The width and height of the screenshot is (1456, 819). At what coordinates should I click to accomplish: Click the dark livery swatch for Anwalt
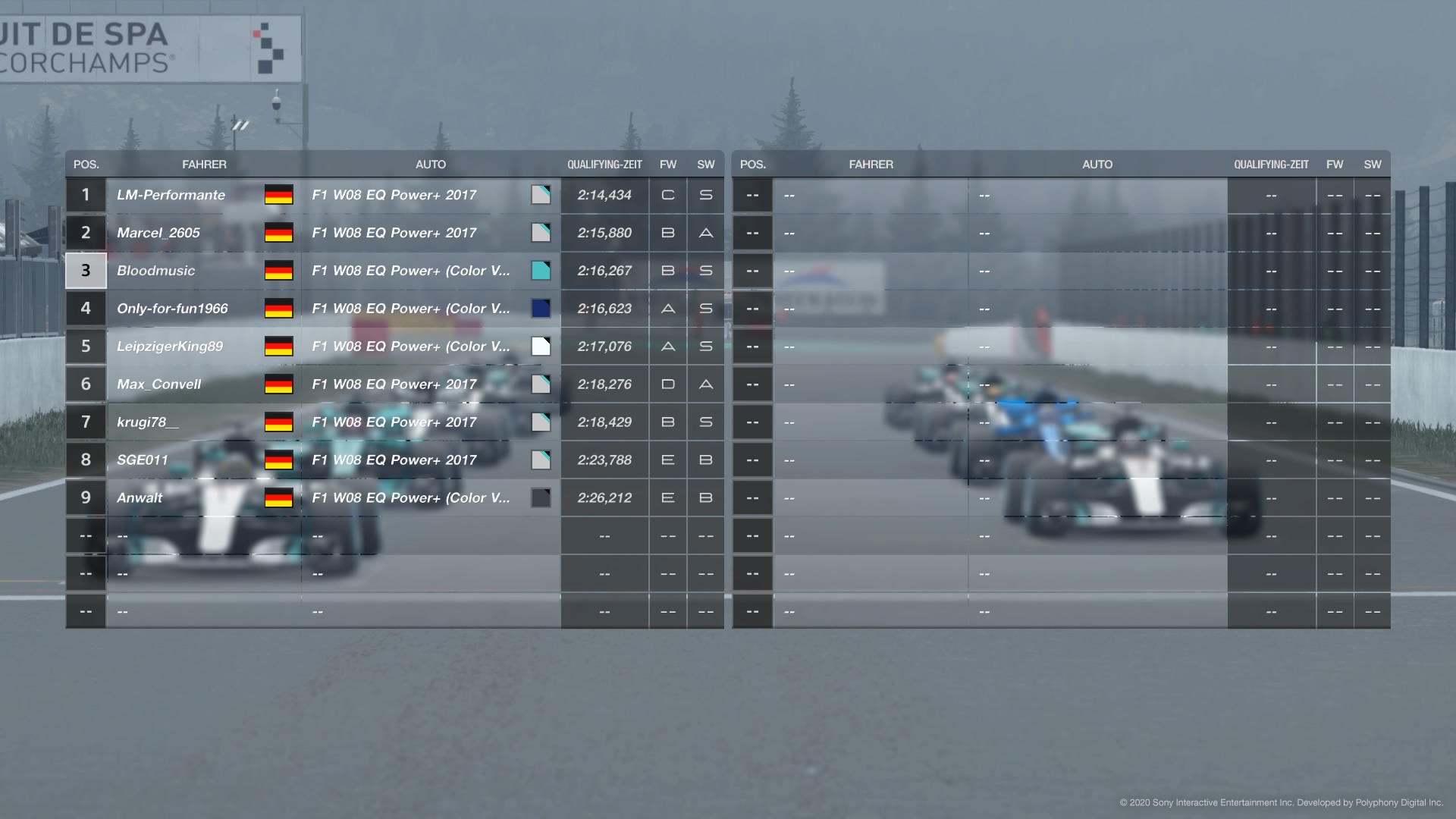pos(541,497)
